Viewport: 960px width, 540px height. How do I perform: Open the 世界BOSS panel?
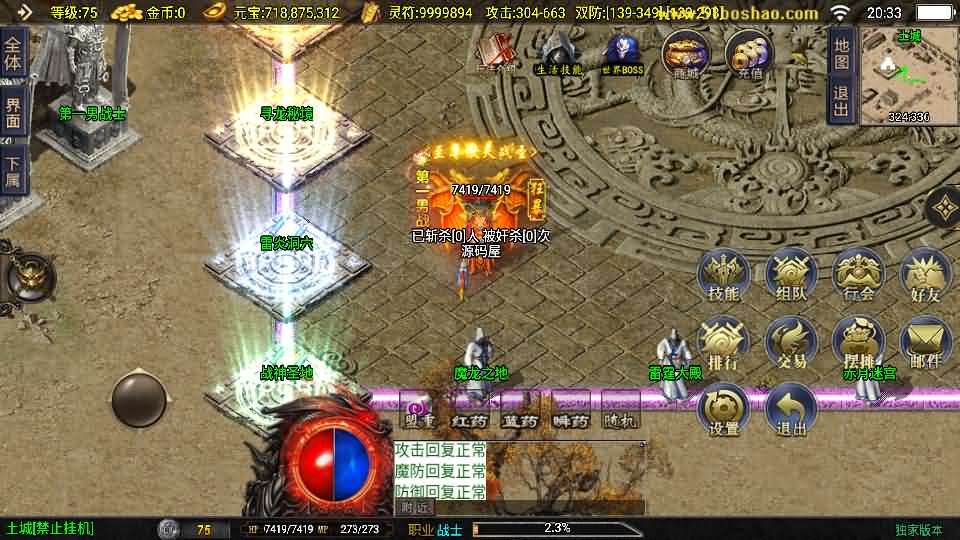tap(623, 54)
